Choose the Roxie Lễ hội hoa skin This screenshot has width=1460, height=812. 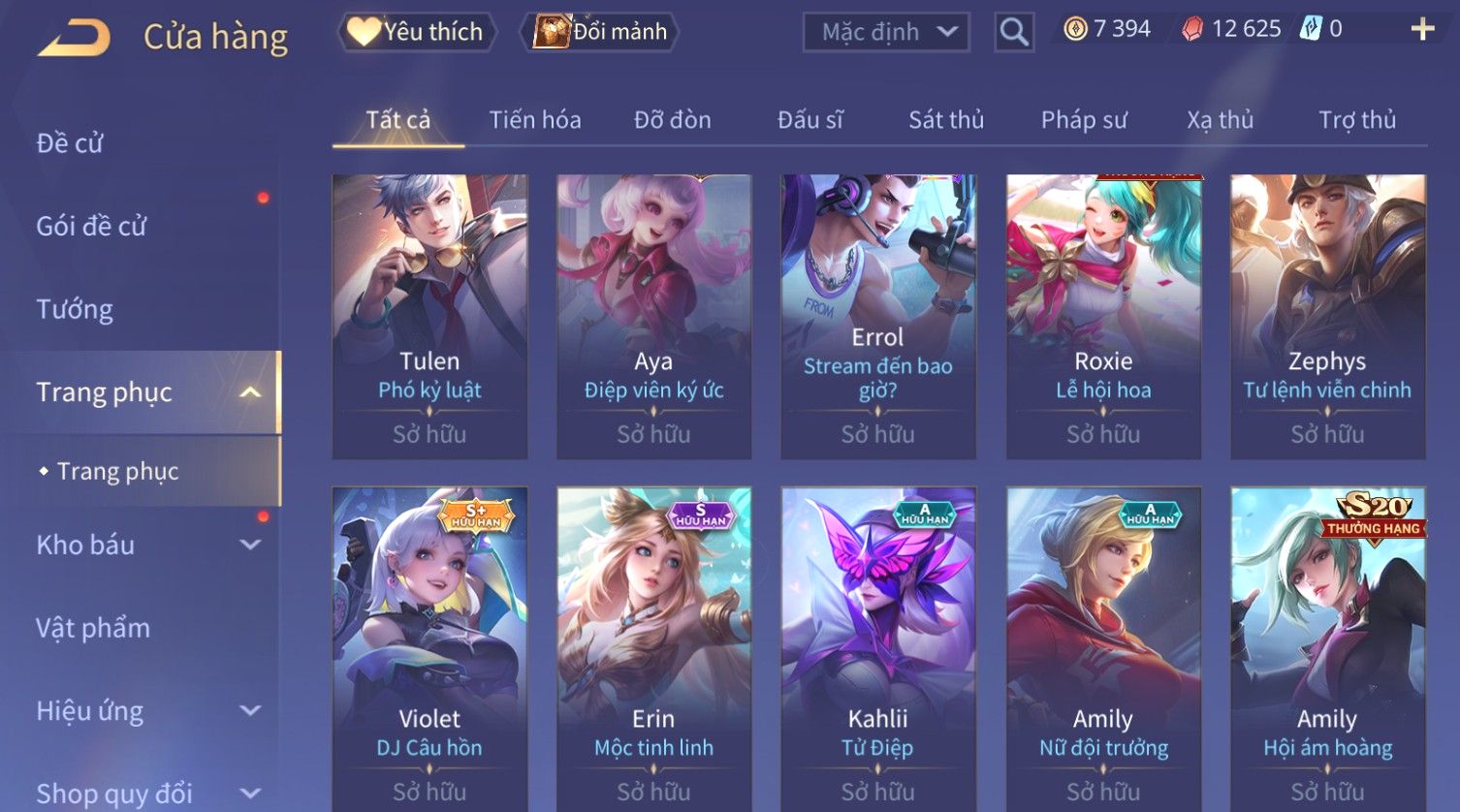click(x=1103, y=315)
